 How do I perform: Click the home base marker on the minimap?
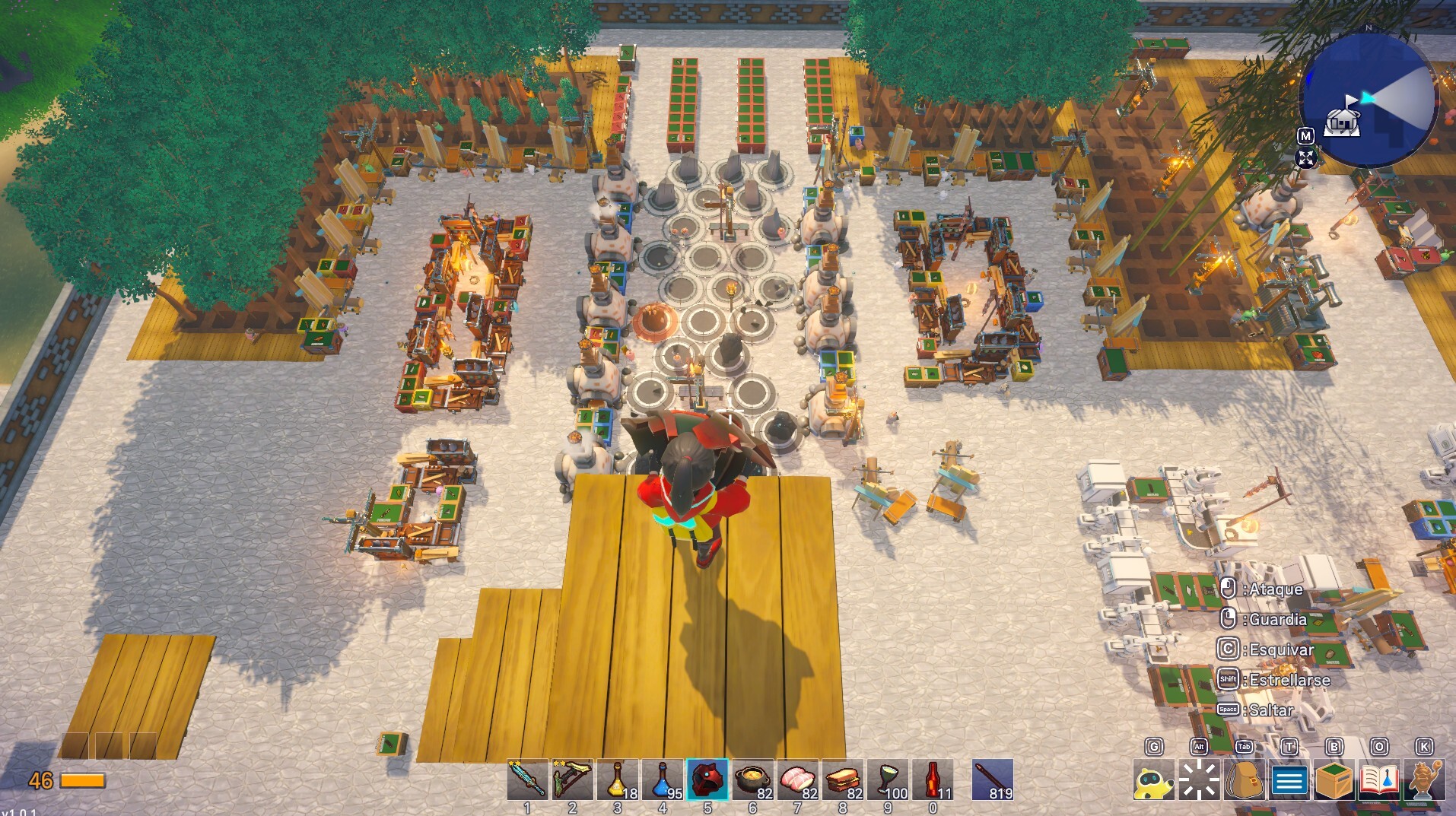tap(1341, 122)
